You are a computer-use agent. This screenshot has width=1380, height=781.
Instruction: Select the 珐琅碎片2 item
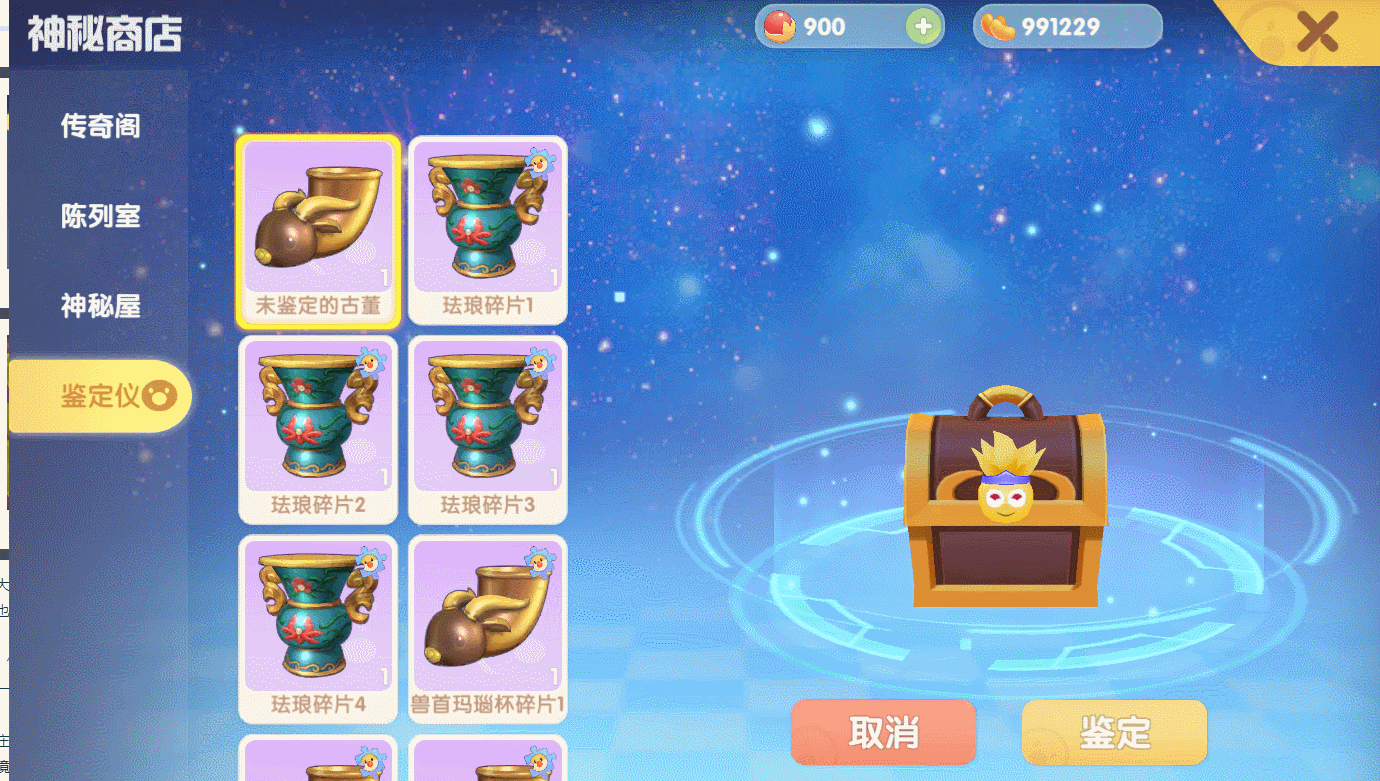click(x=318, y=430)
